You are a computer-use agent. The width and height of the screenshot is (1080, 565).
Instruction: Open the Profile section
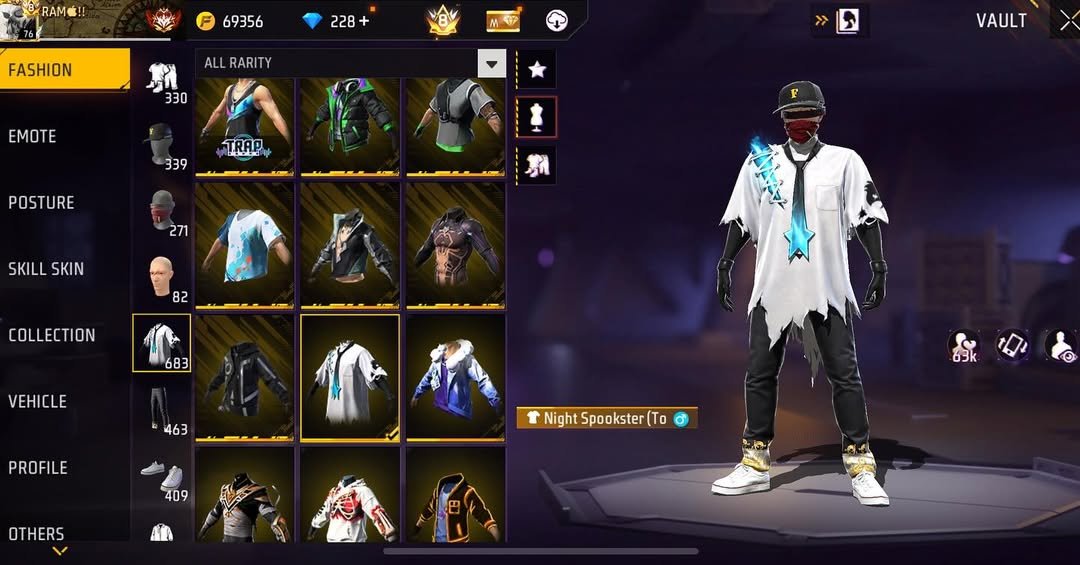pos(38,467)
